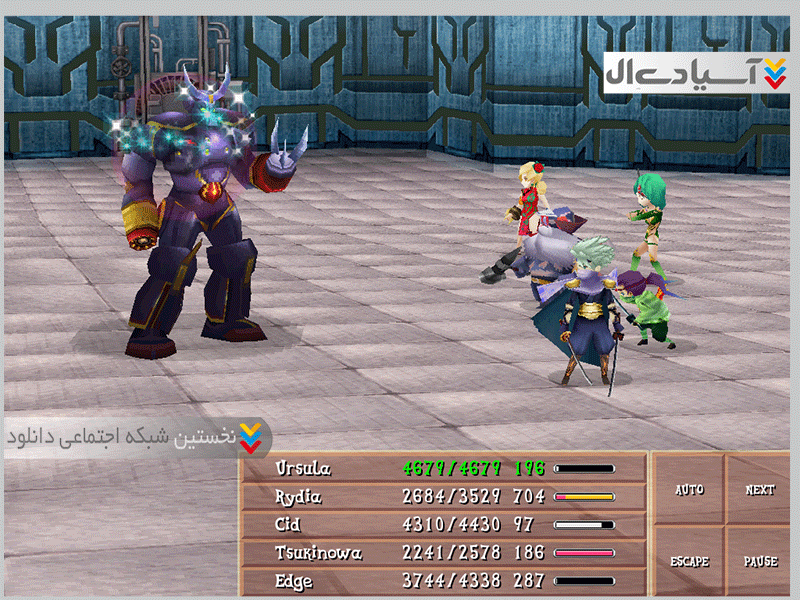Pause the game with PAUSE button
The width and height of the screenshot is (800, 600).
point(760,561)
